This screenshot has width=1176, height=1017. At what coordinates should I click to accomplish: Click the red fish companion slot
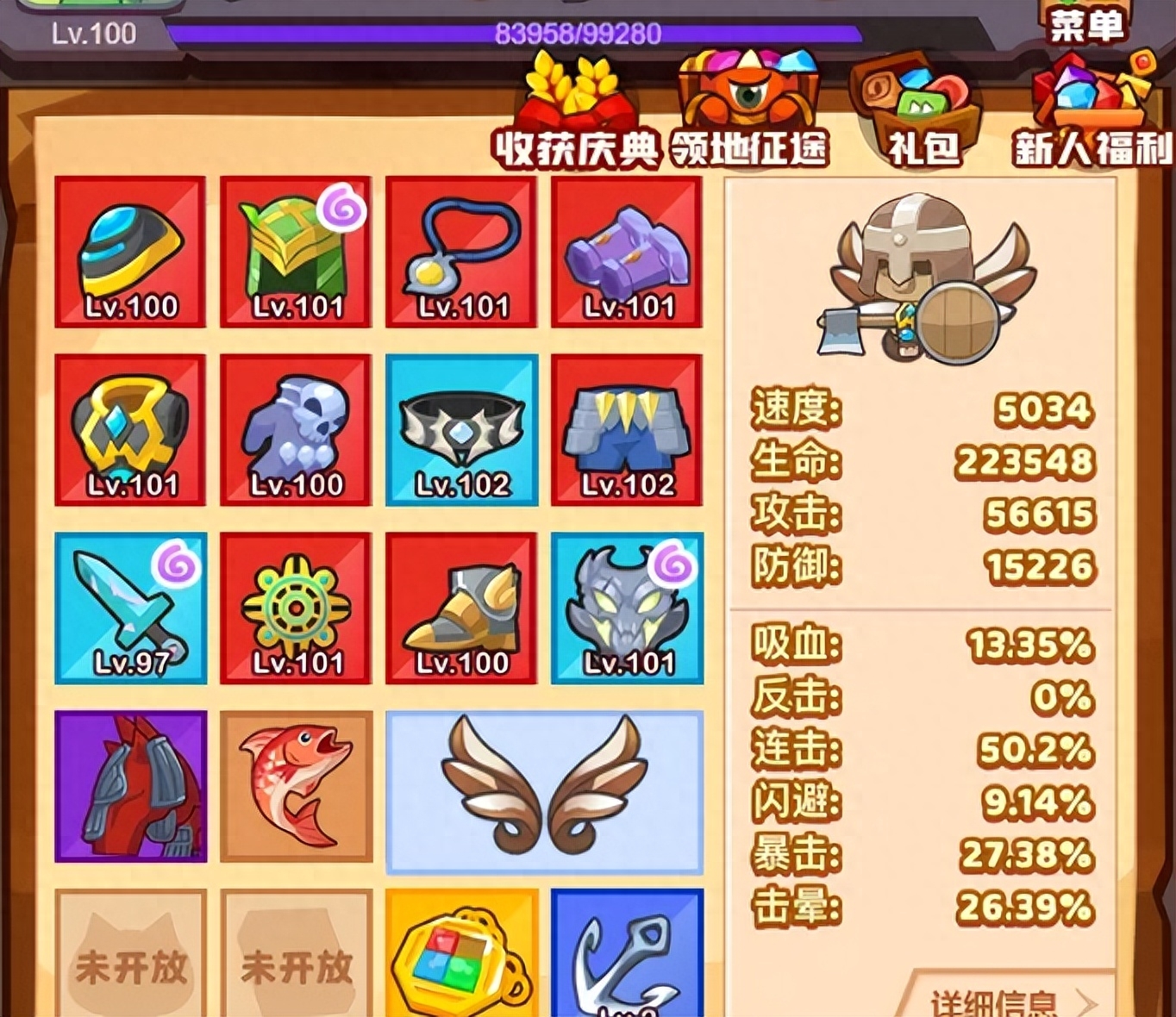(x=296, y=789)
